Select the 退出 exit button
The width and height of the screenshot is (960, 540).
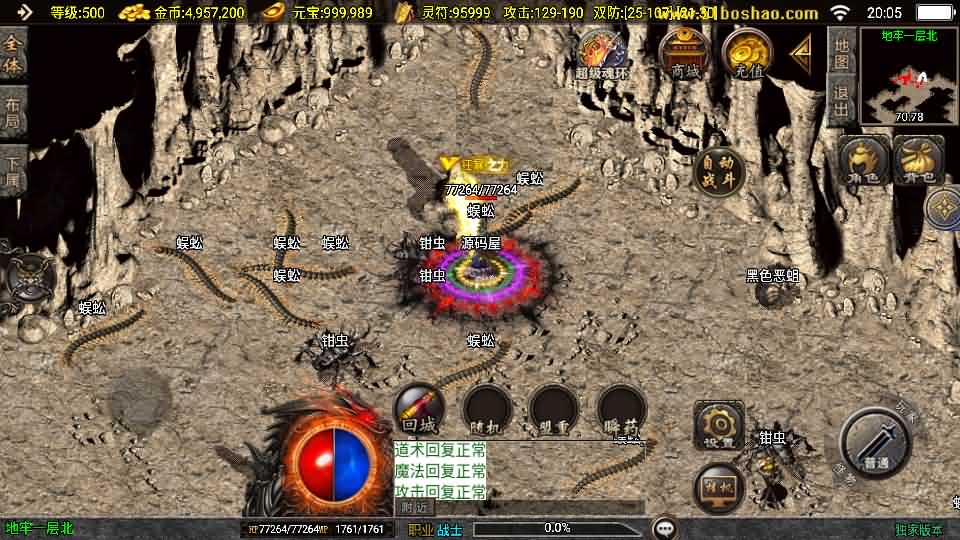point(842,100)
